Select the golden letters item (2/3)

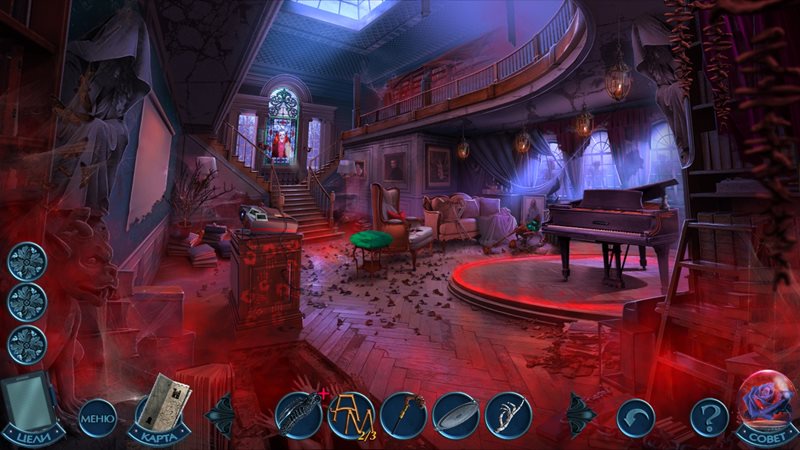click(351, 413)
